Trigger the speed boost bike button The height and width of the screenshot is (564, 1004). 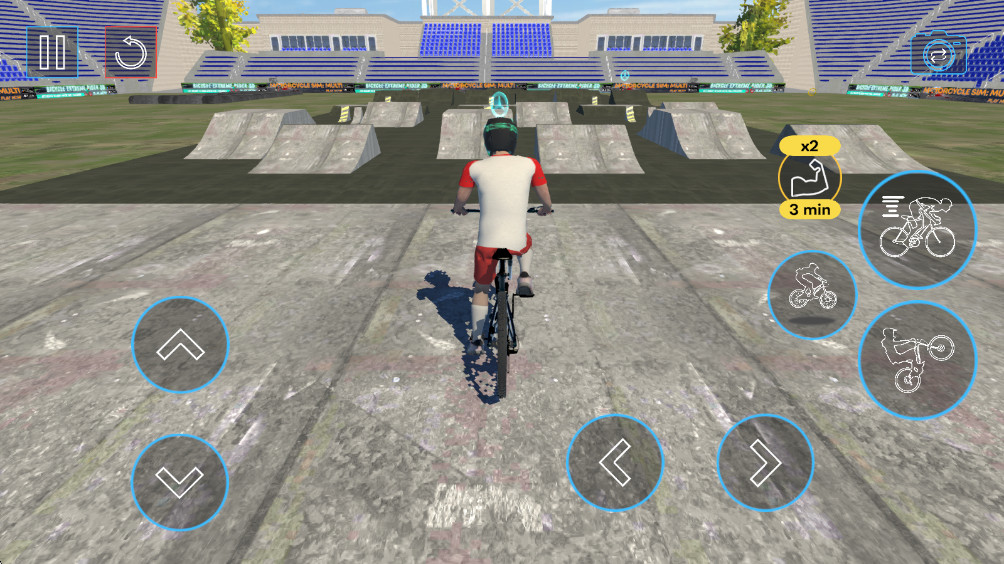916,228
